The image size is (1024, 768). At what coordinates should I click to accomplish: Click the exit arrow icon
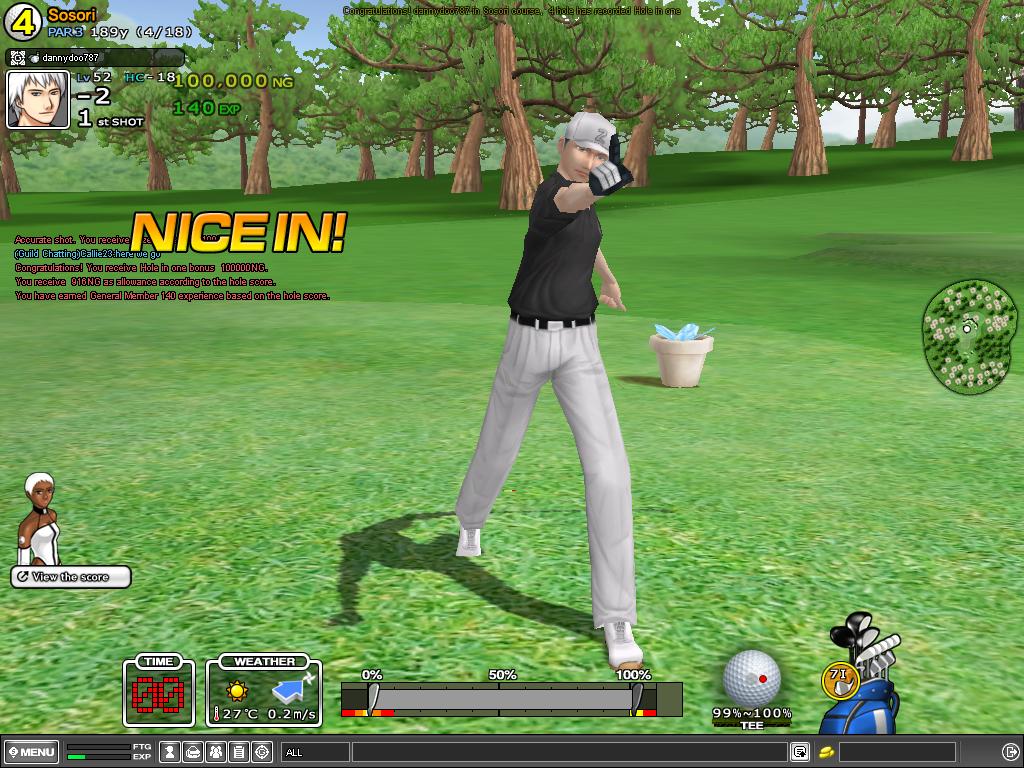tap(1010, 752)
